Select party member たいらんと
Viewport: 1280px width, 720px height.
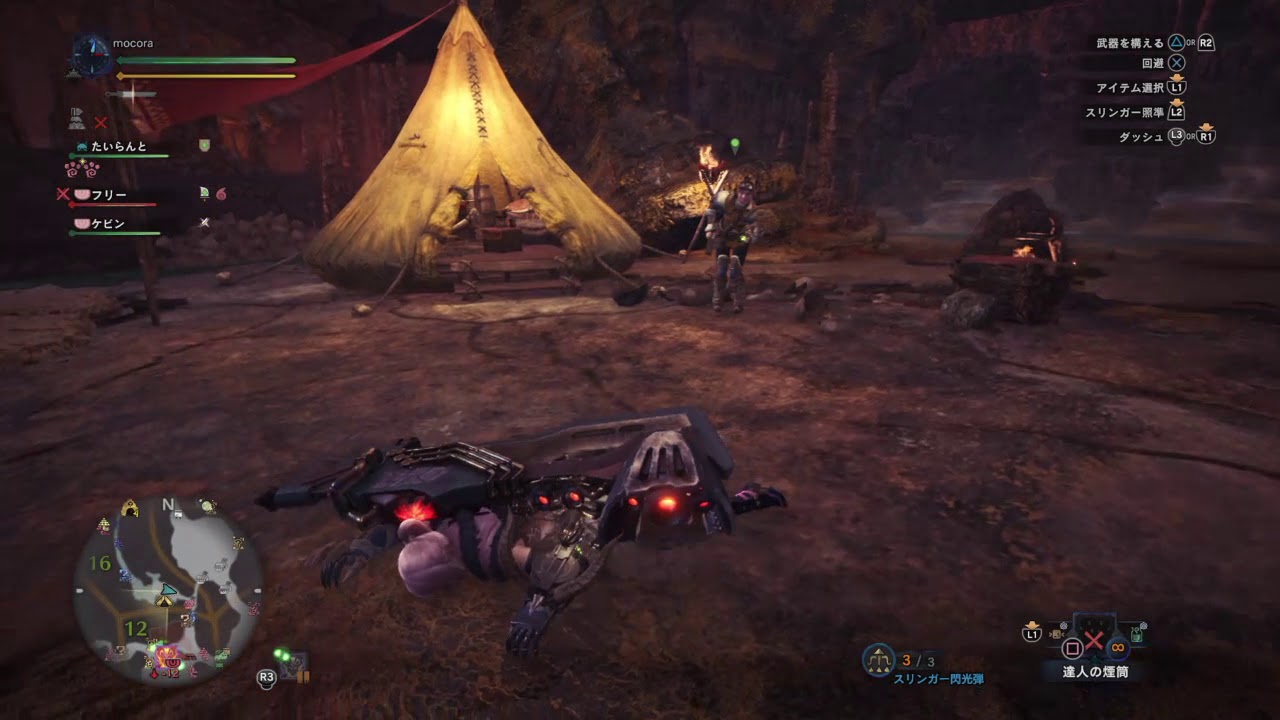119,146
